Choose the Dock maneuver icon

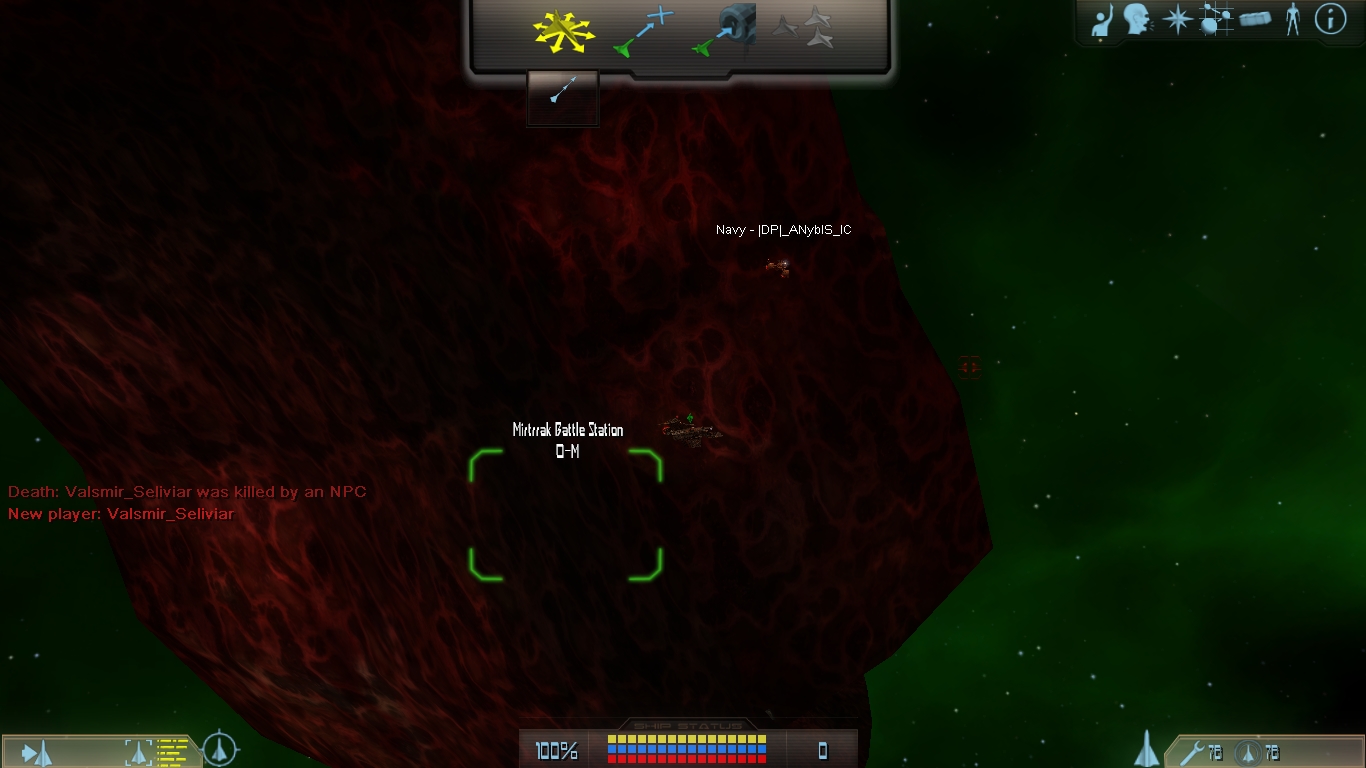tap(726, 31)
